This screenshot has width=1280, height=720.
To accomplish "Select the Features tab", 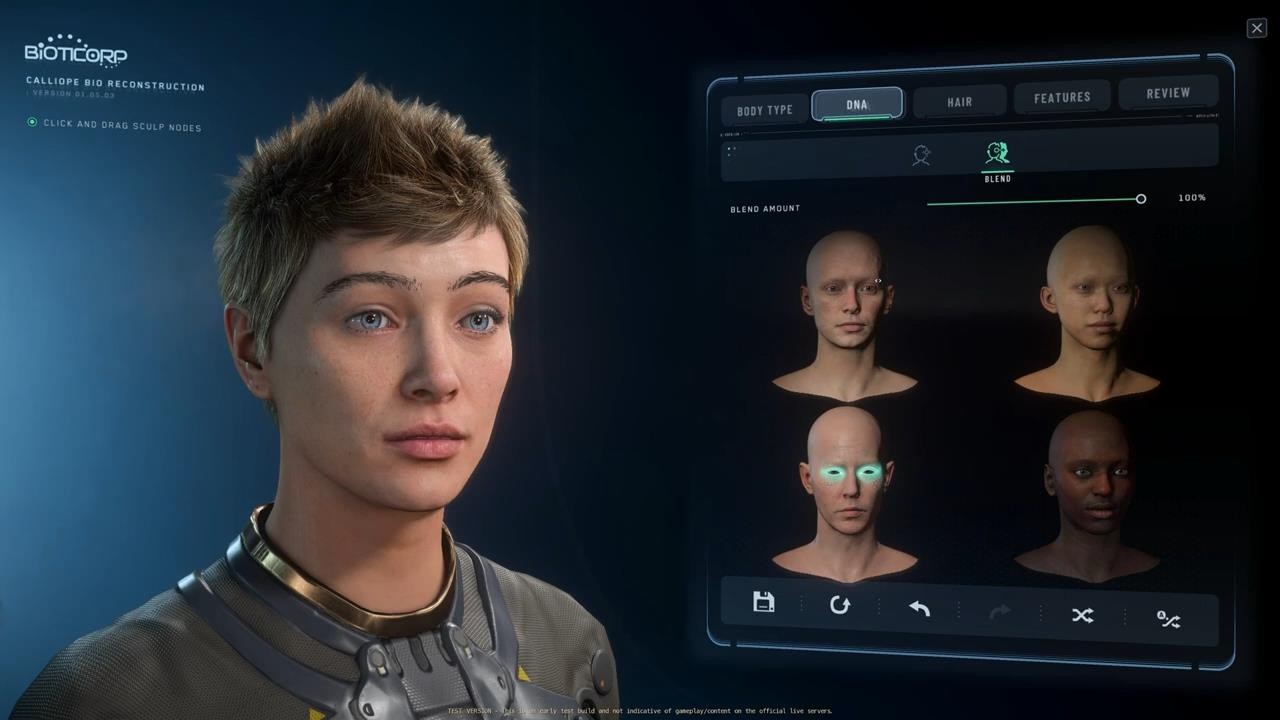I will click(1062, 97).
